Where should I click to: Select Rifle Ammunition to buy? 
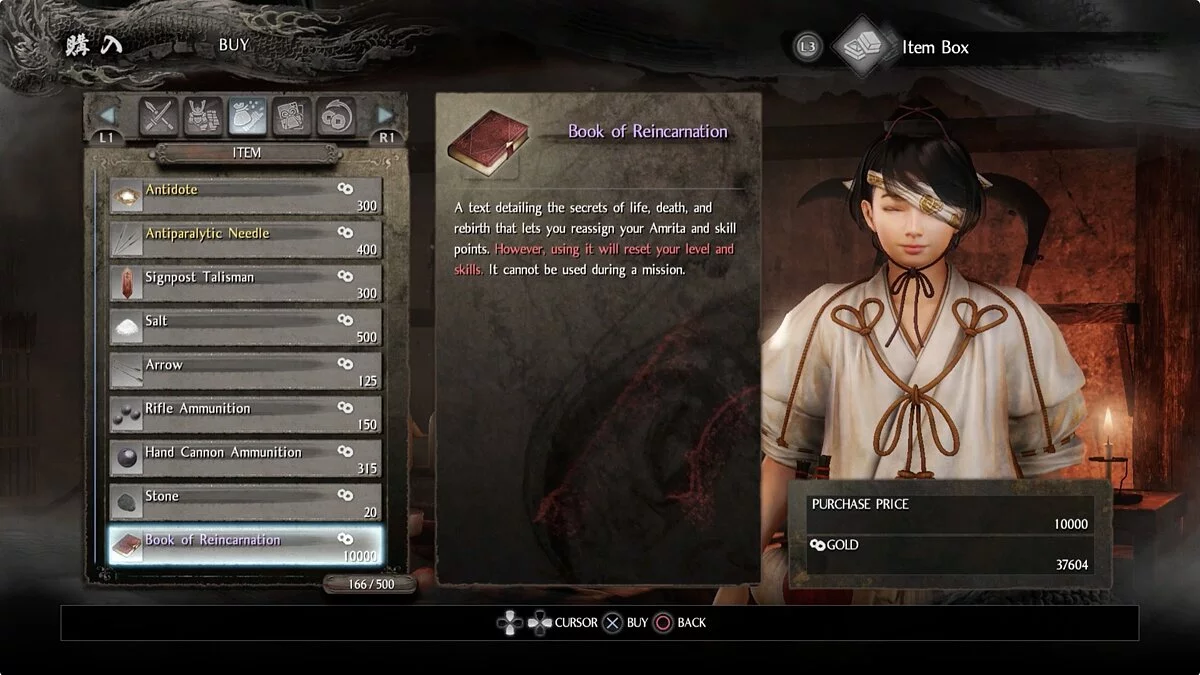point(245,415)
